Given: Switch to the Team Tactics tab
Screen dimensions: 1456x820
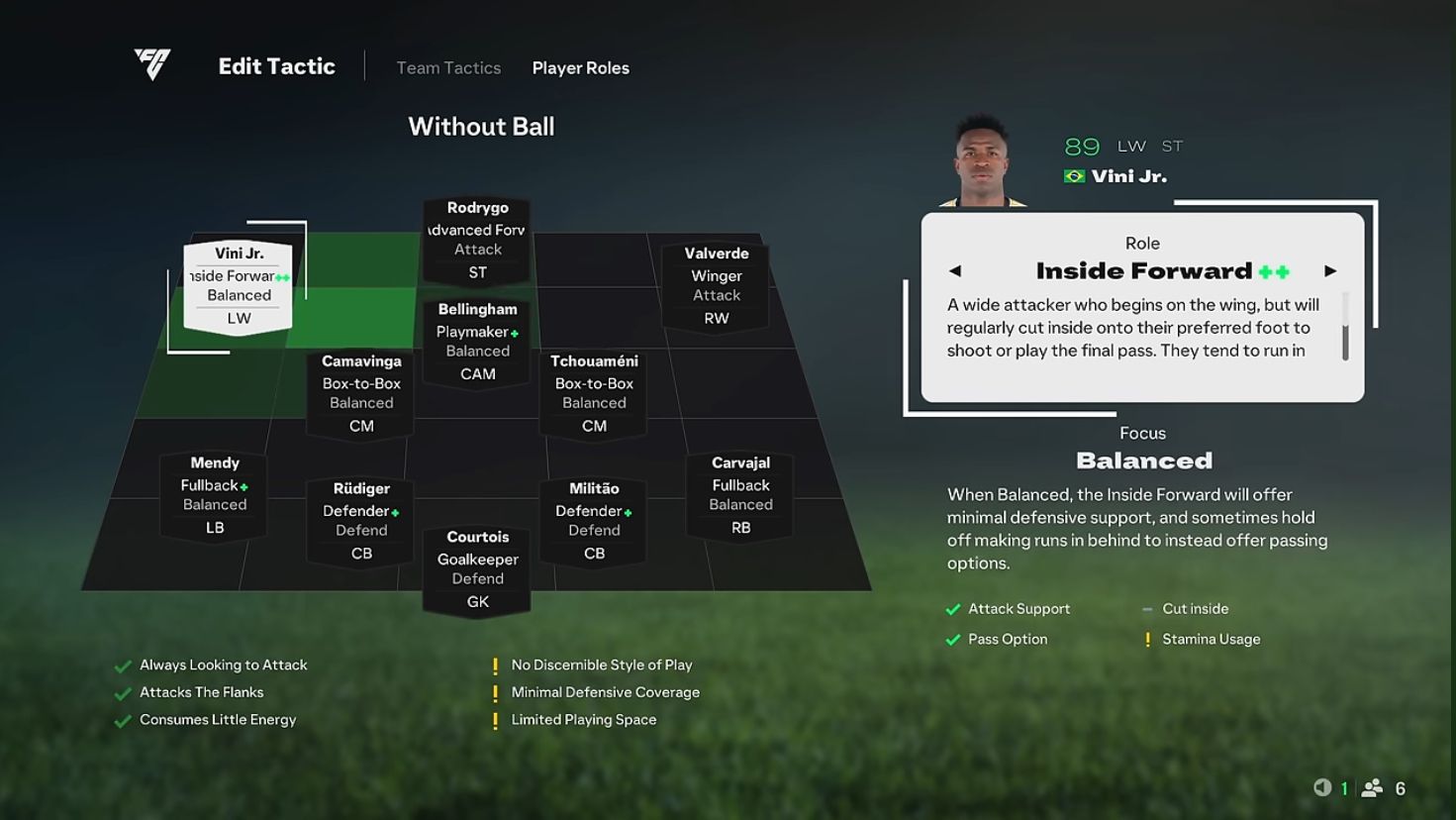Looking at the screenshot, I should pos(447,66).
